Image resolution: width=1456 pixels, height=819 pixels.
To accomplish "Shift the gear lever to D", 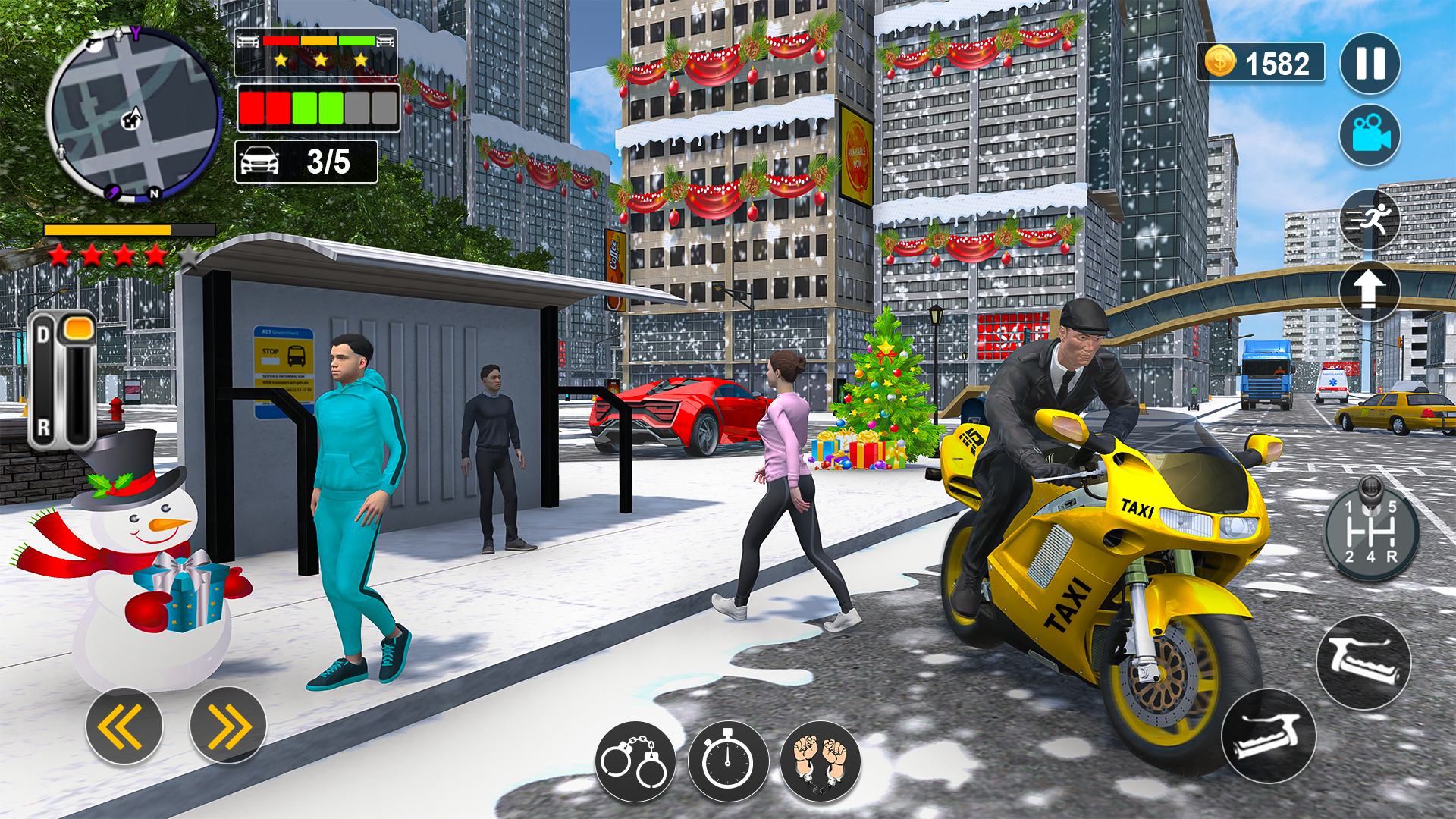I will coord(44,332).
